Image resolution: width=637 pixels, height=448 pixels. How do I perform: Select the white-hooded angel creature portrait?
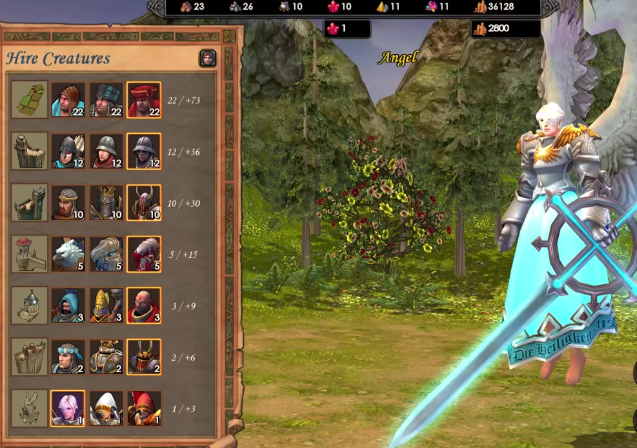(106, 408)
